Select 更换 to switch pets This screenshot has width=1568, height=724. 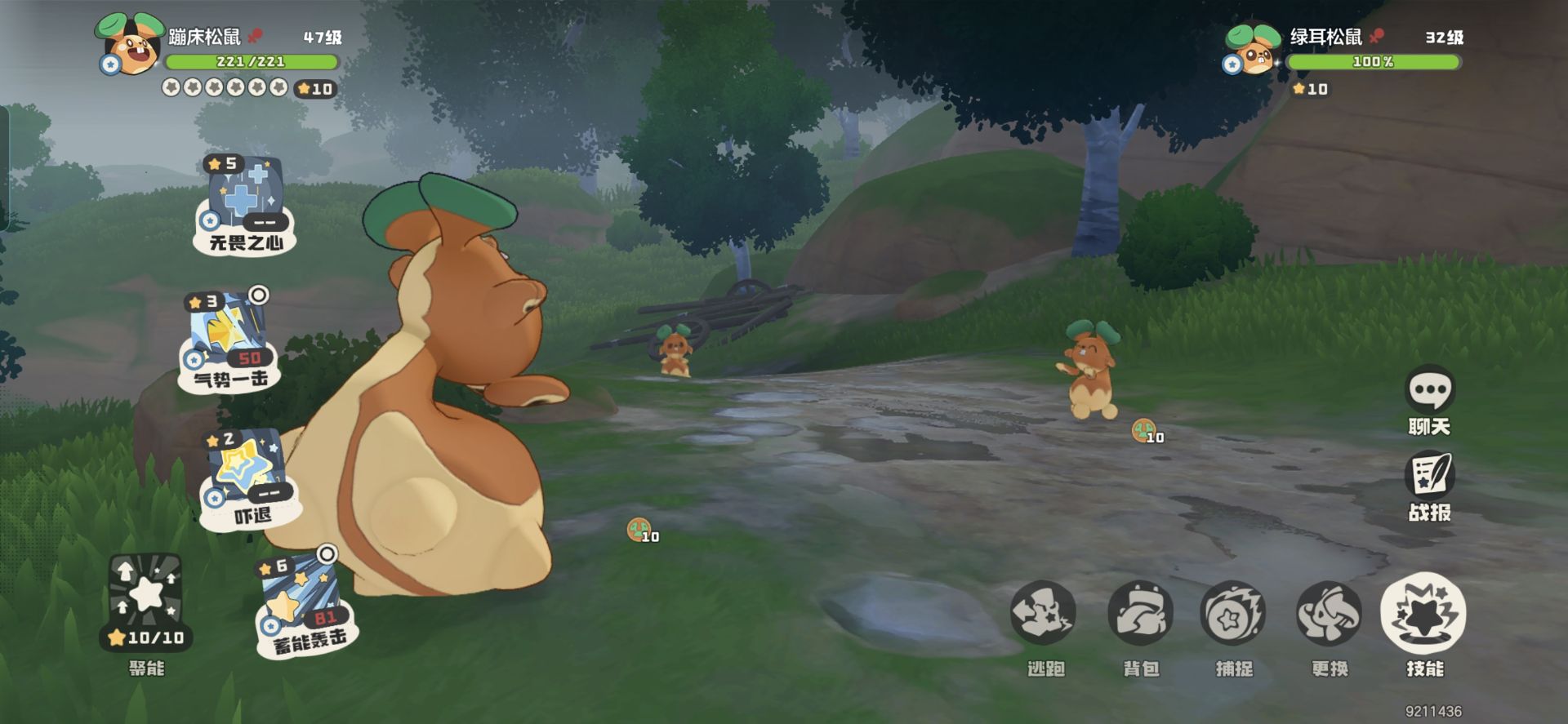pos(1329,613)
